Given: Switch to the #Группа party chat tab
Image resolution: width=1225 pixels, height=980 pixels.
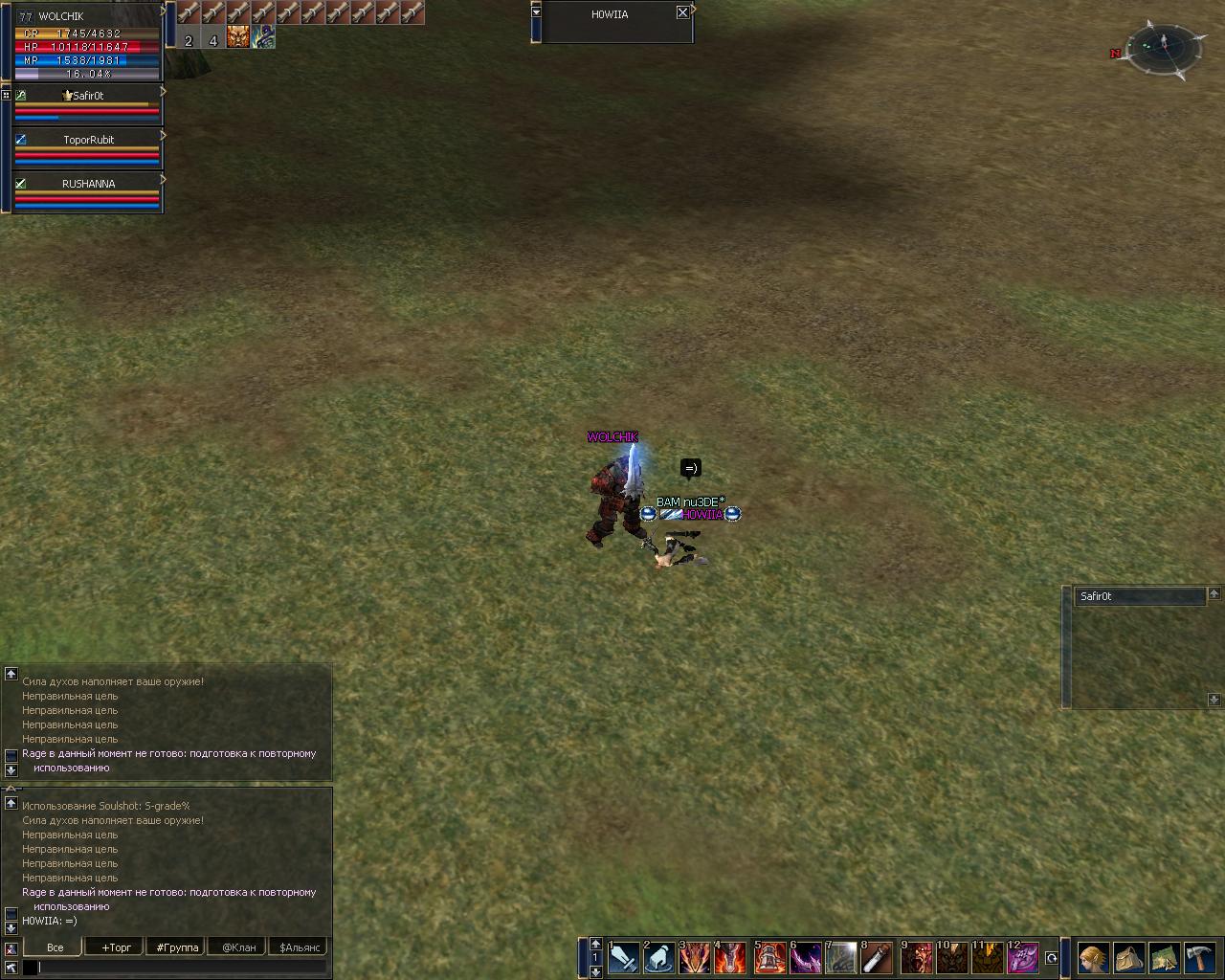Looking at the screenshot, I should [x=177, y=947].
